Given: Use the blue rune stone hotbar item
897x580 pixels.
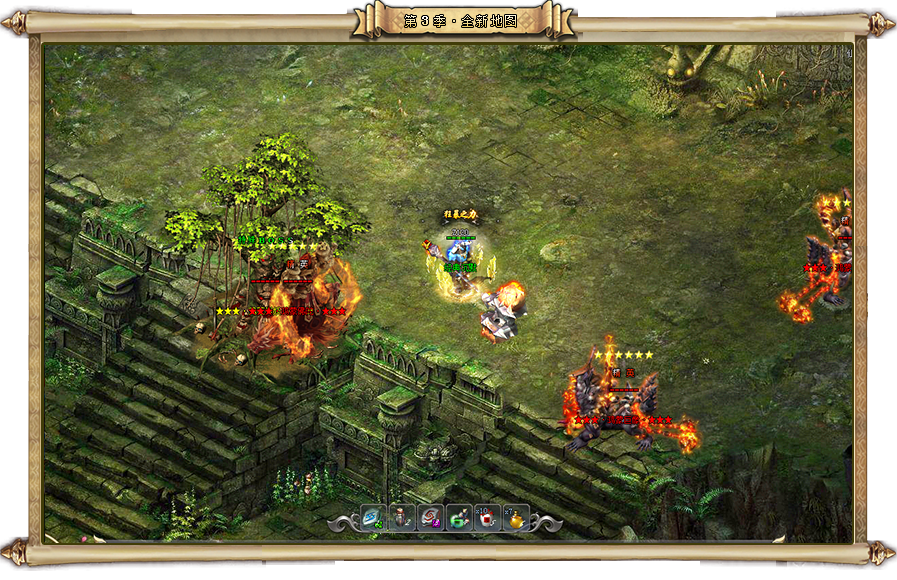Looking at the screenshot, I should (x=373, y=517).
